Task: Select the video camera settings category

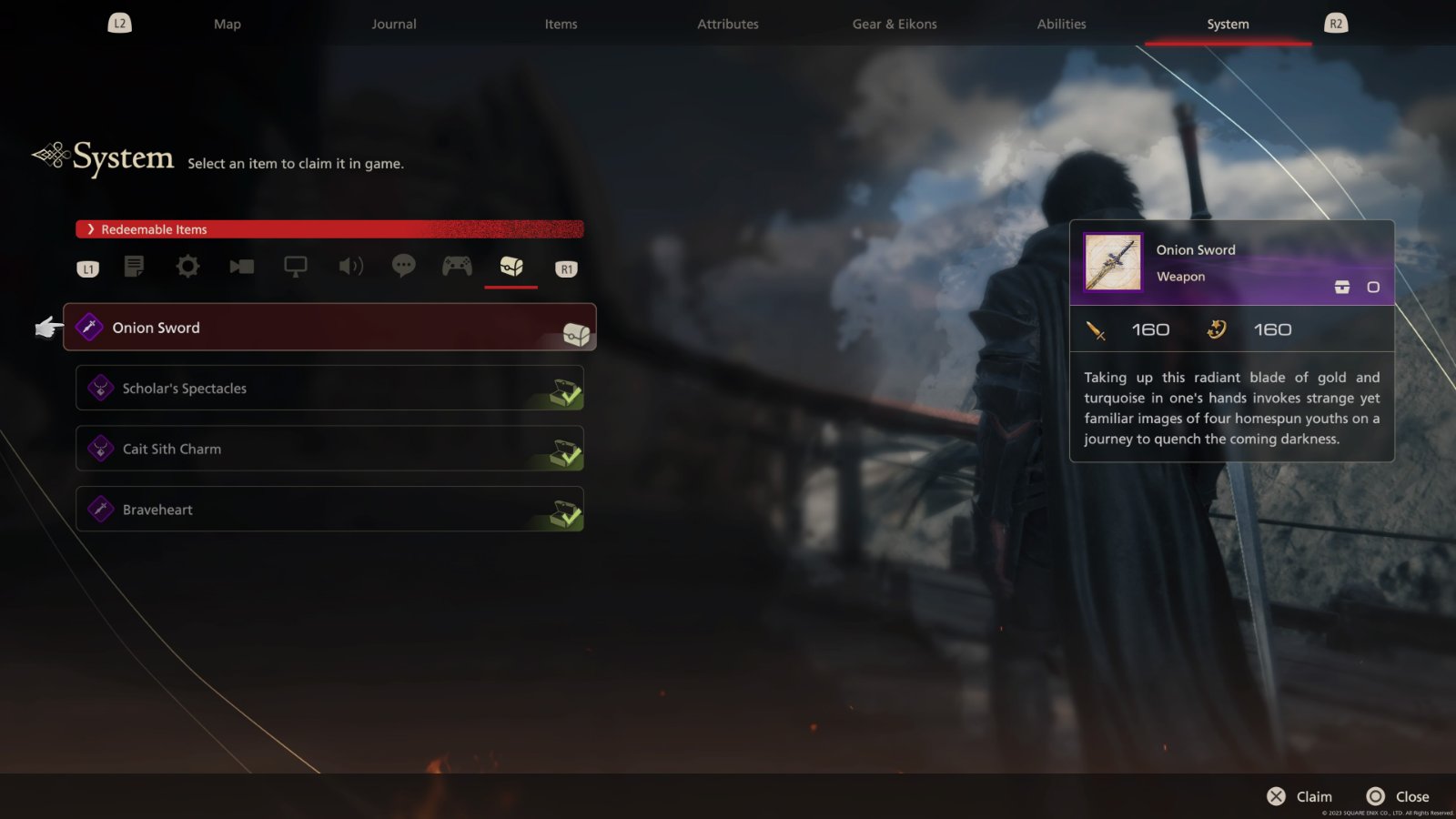Action: coord(242,267)
